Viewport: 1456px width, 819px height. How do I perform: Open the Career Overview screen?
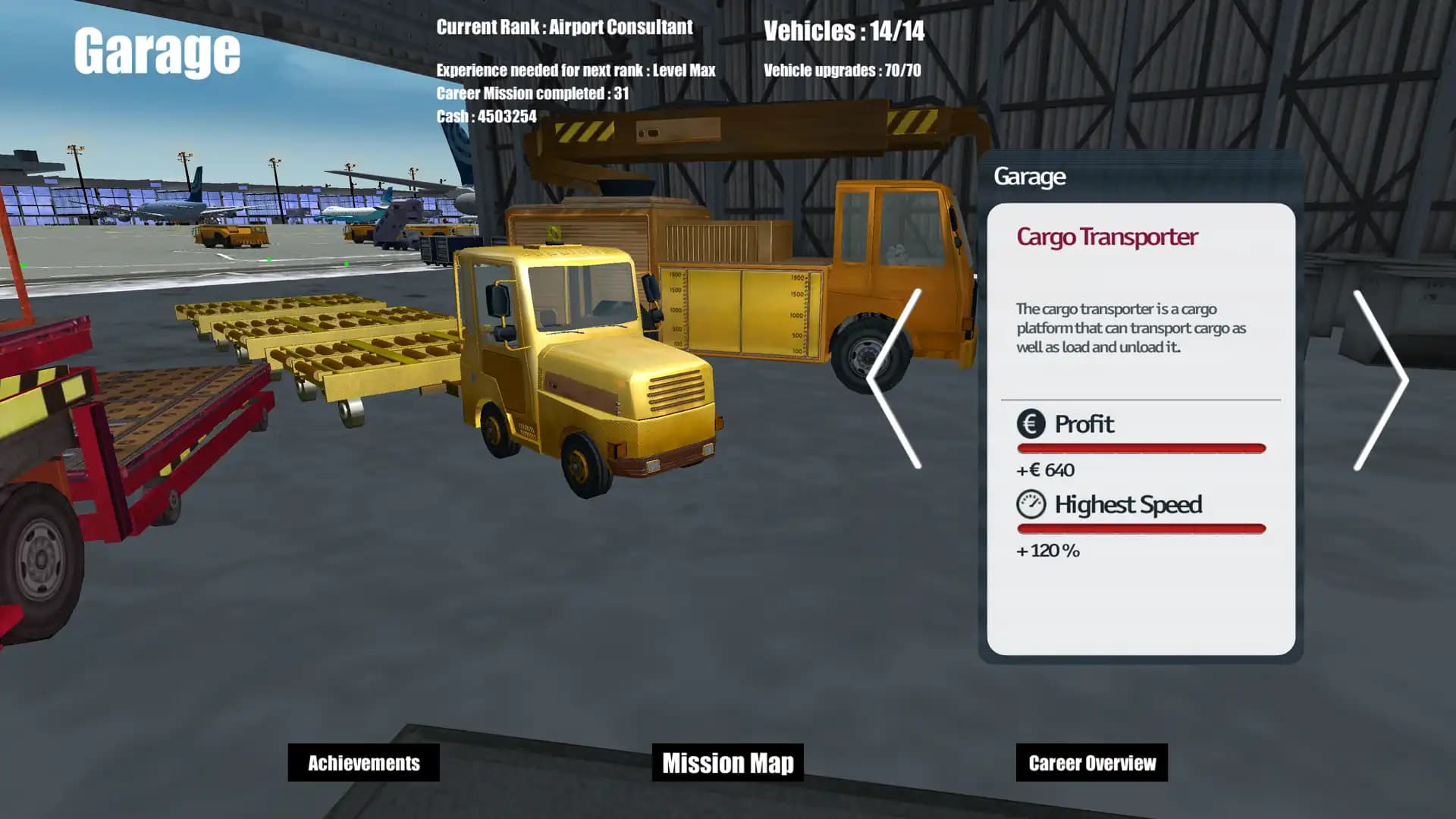tap(1092, 763)
